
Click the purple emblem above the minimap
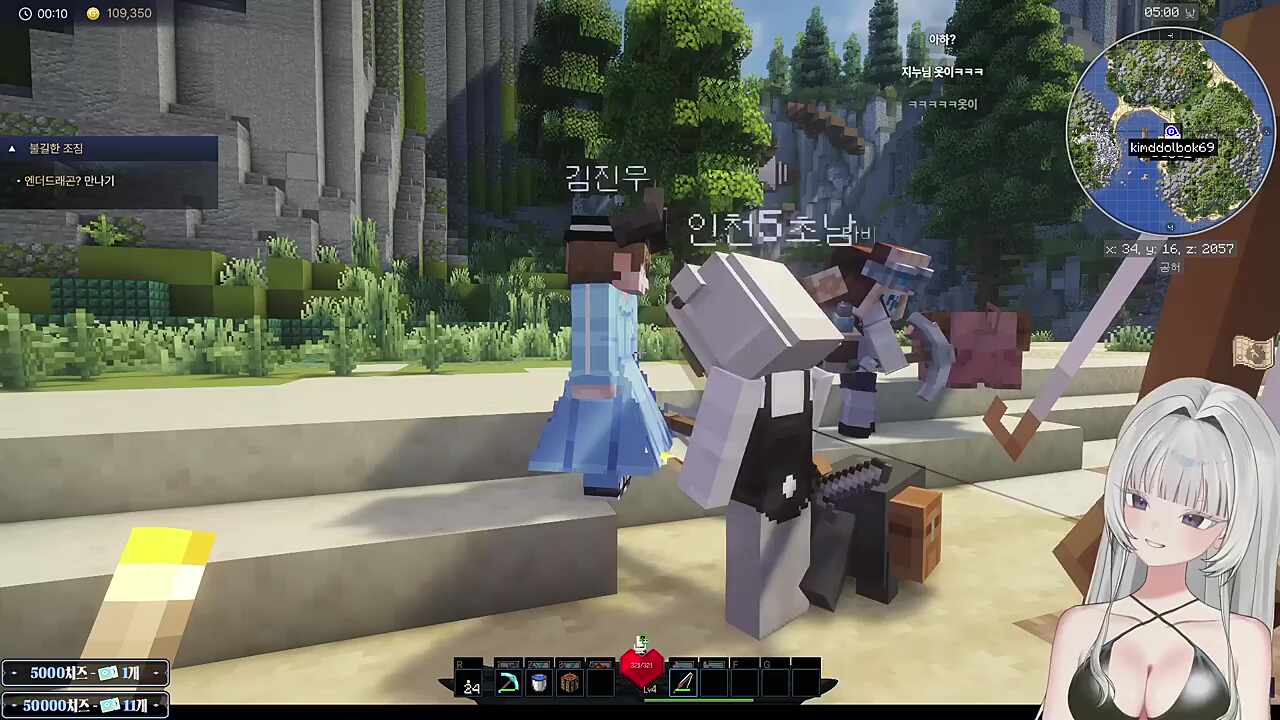pos(1171,131)
